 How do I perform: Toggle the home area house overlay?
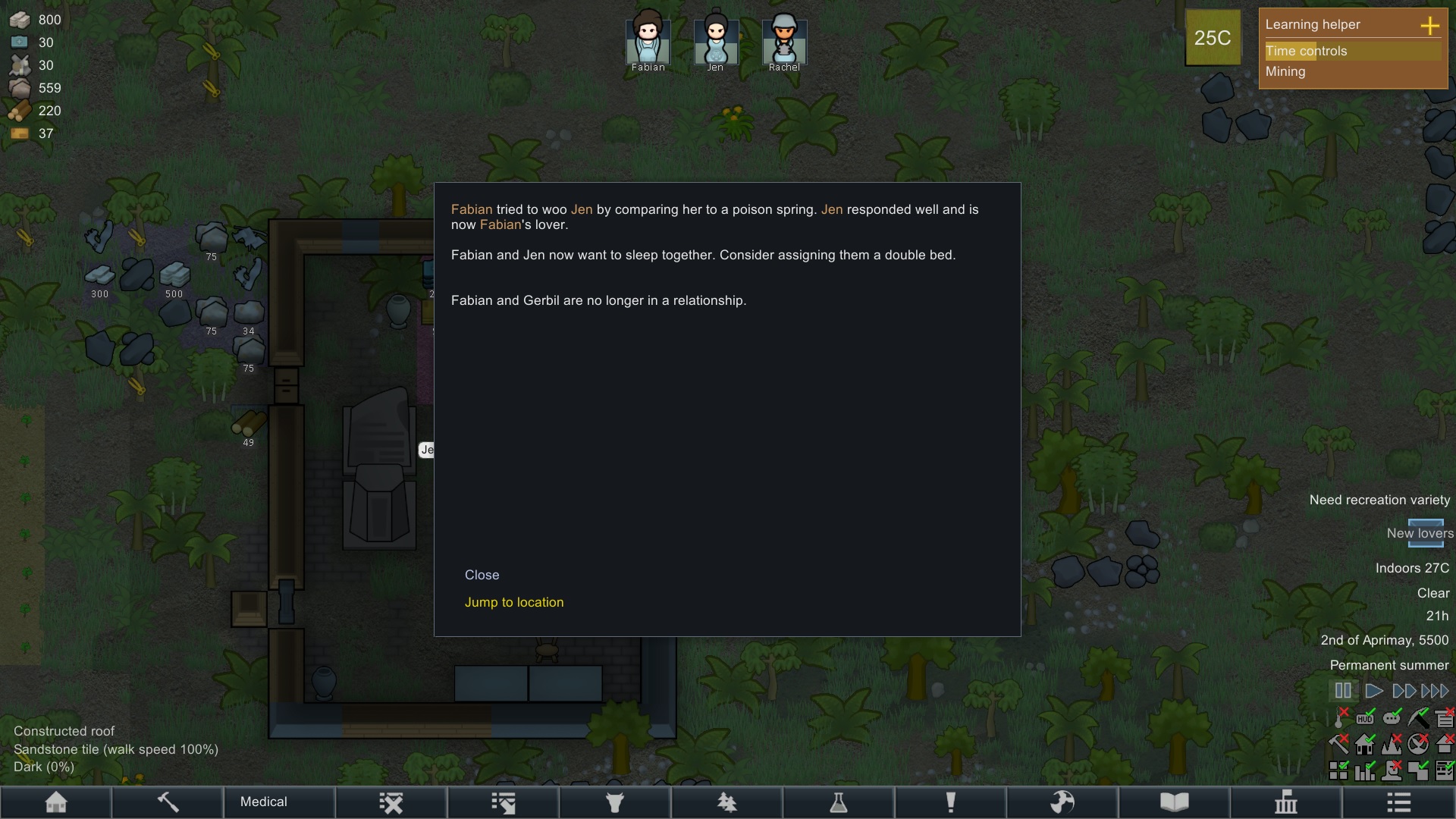tap(1366, 745)
